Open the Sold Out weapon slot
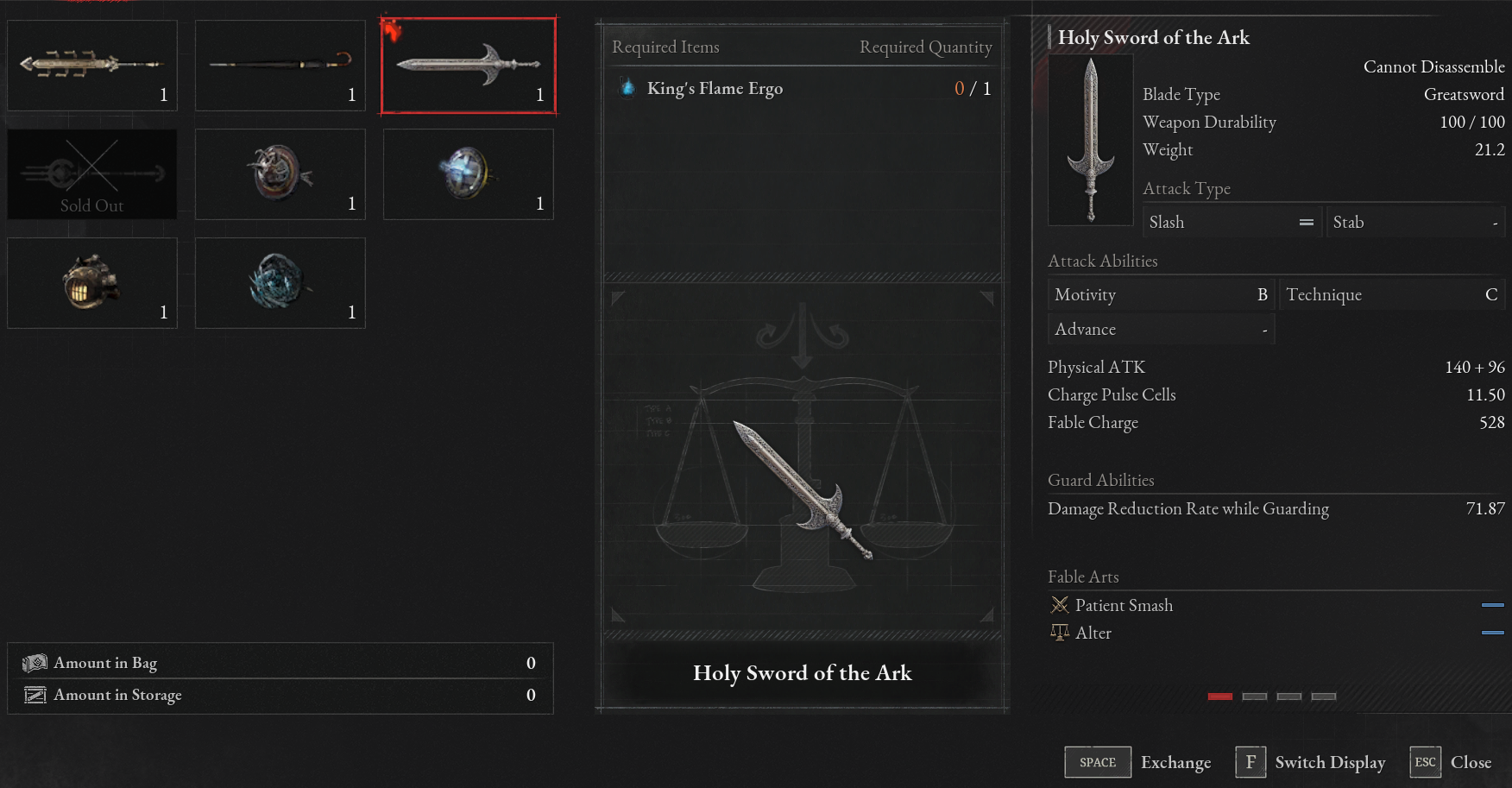The height and width of the screenshot is (788, 1512). pos(91,173)
